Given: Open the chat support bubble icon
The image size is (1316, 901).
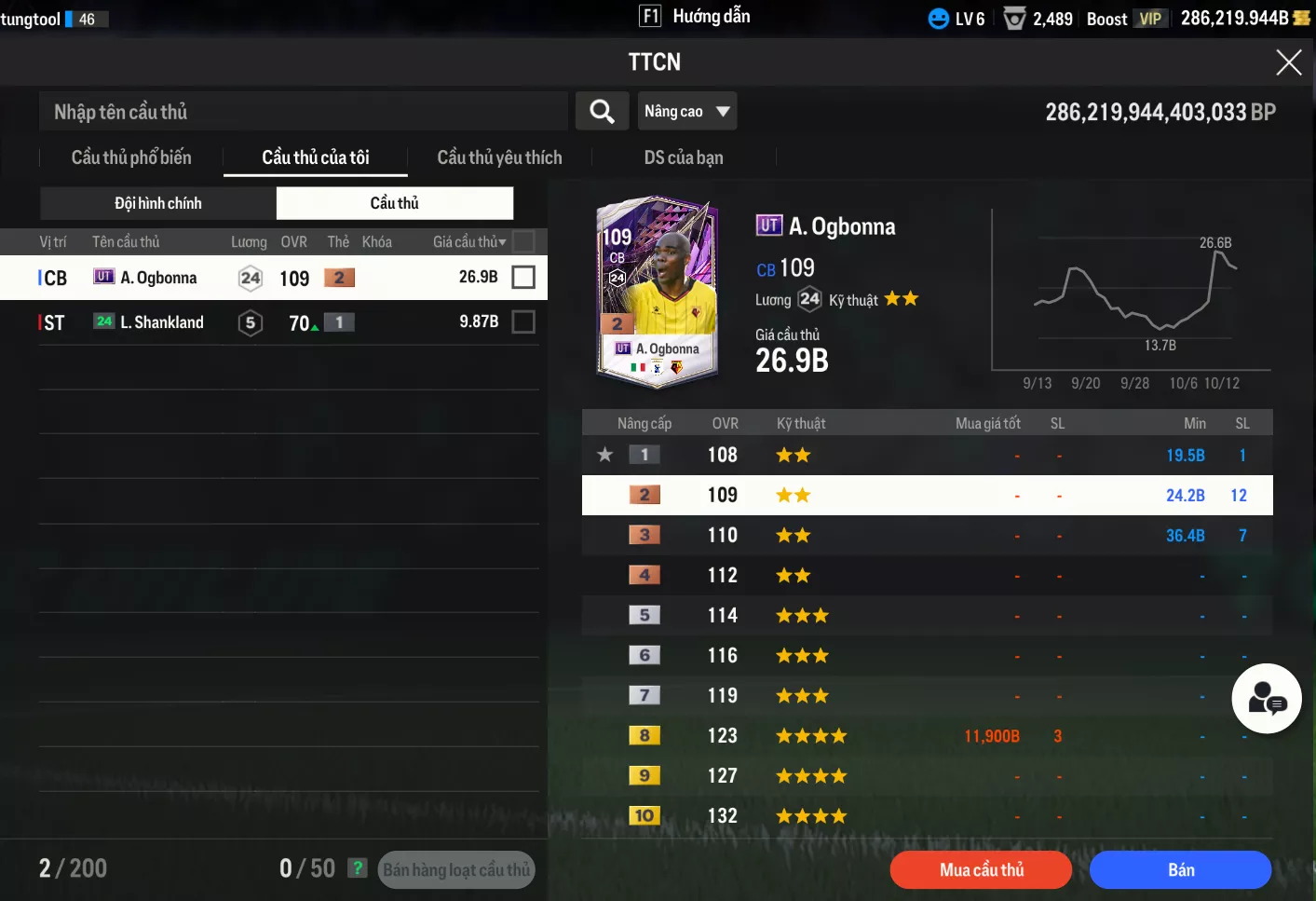Looking at the screenshot, I should pyautogui.click(x=1266, y=699).
